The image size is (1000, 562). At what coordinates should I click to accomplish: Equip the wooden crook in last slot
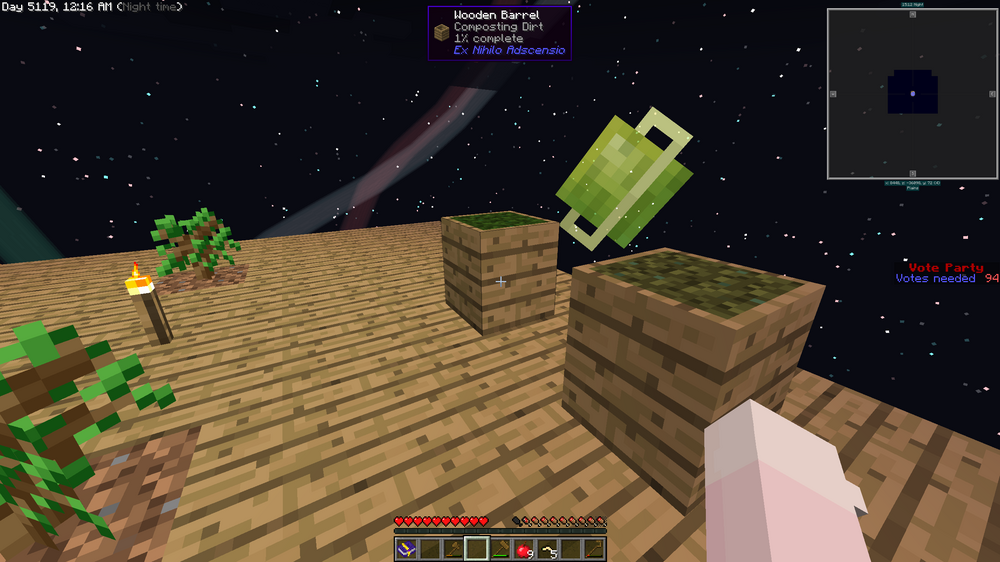click(x=594, y=549)
